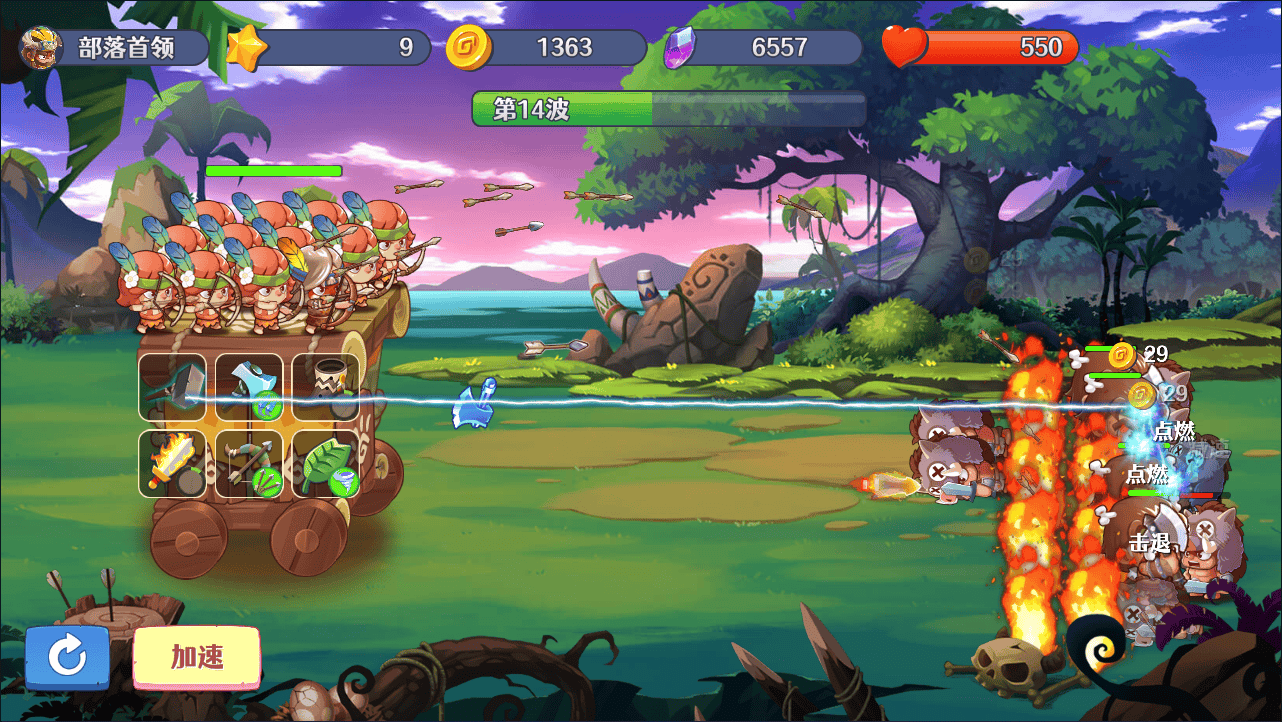Select the flaming sword weapon slot
Image resolution: width=1282 pixels, height=722 pixels.
(173, 464)
